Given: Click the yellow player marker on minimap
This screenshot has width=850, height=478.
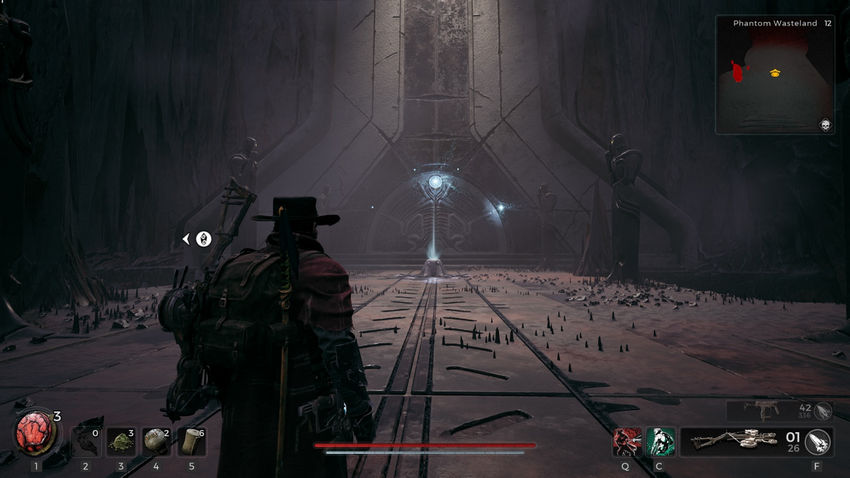Looking at the screenshot, I should point(775,73).
